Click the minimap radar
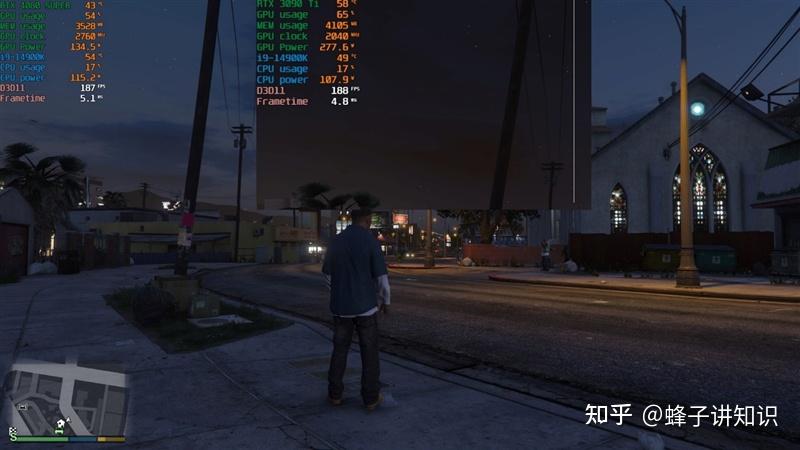 (68, 399)
